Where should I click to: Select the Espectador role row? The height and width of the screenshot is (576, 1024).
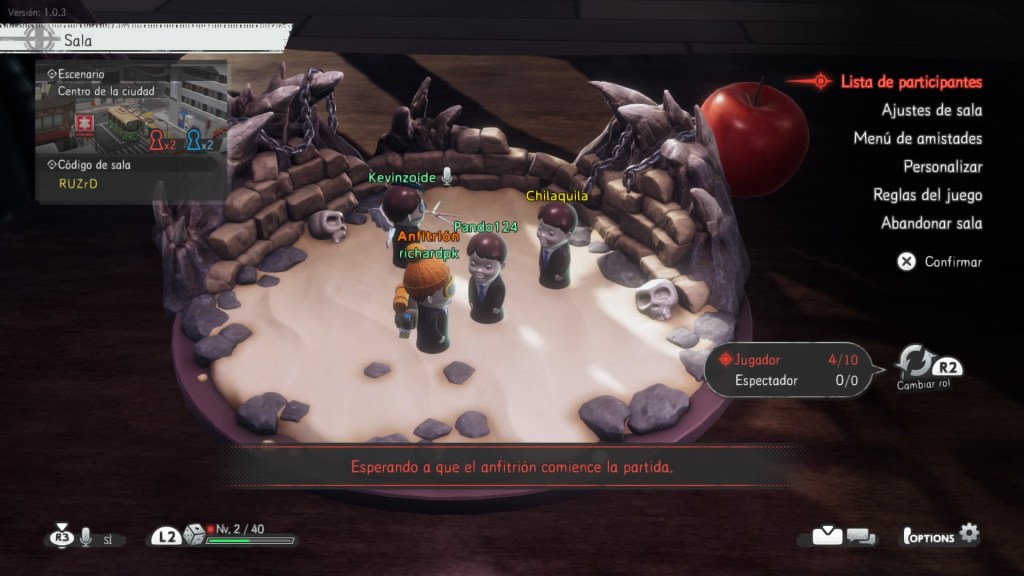(x=786, y=380)
